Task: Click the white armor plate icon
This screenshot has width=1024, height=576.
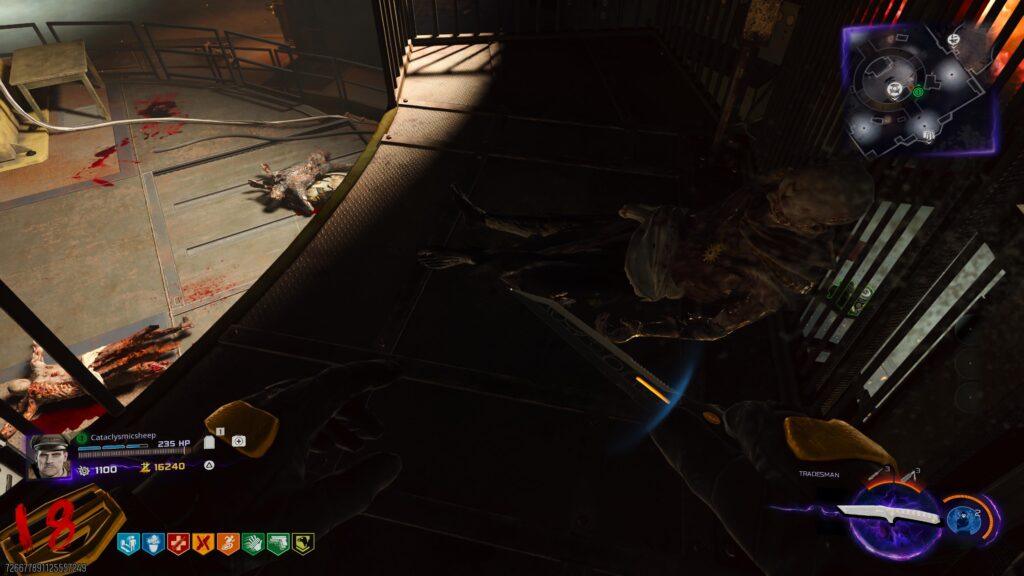Action: click(x=210, y=441)
